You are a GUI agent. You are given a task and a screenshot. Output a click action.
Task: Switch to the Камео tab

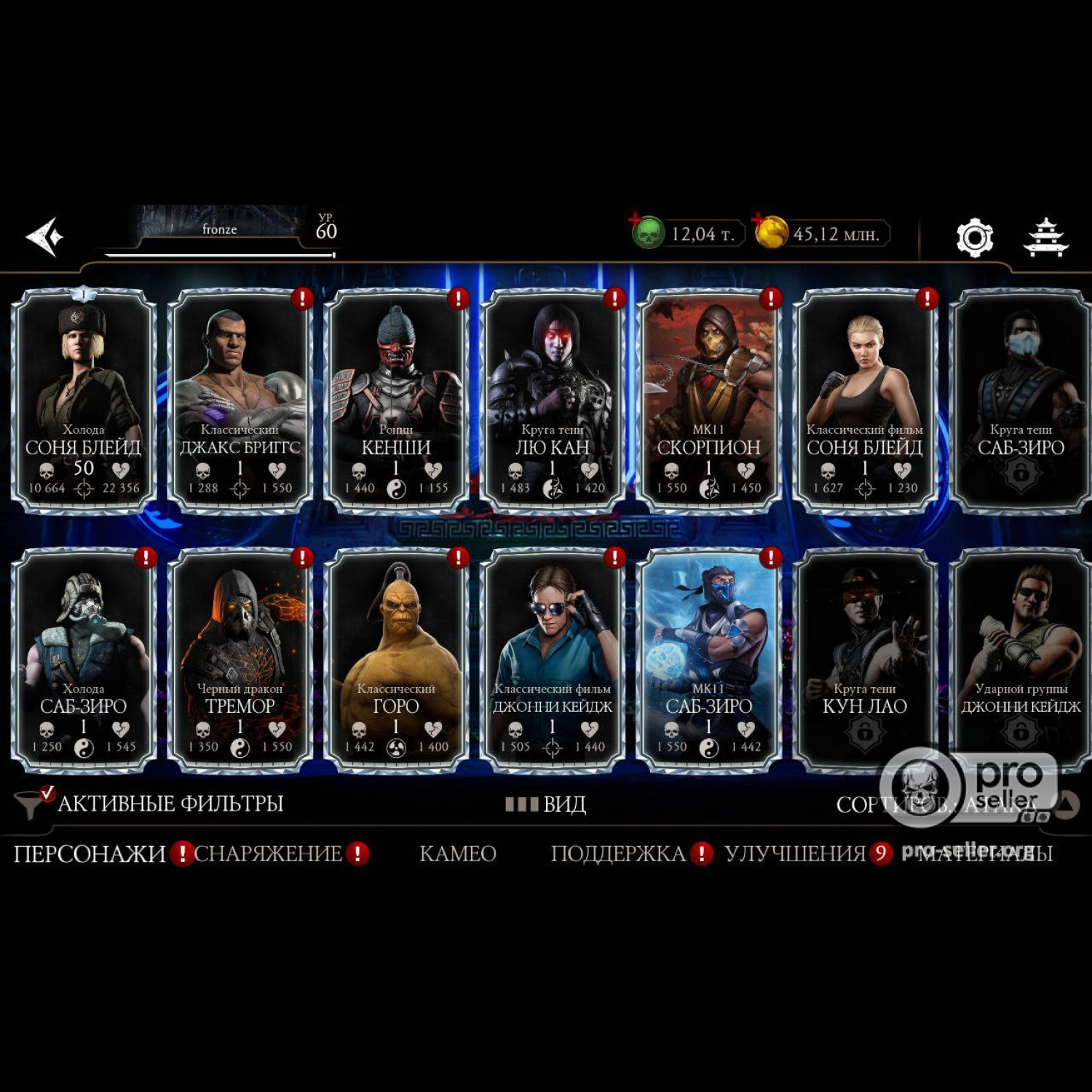tap(458, 853)
